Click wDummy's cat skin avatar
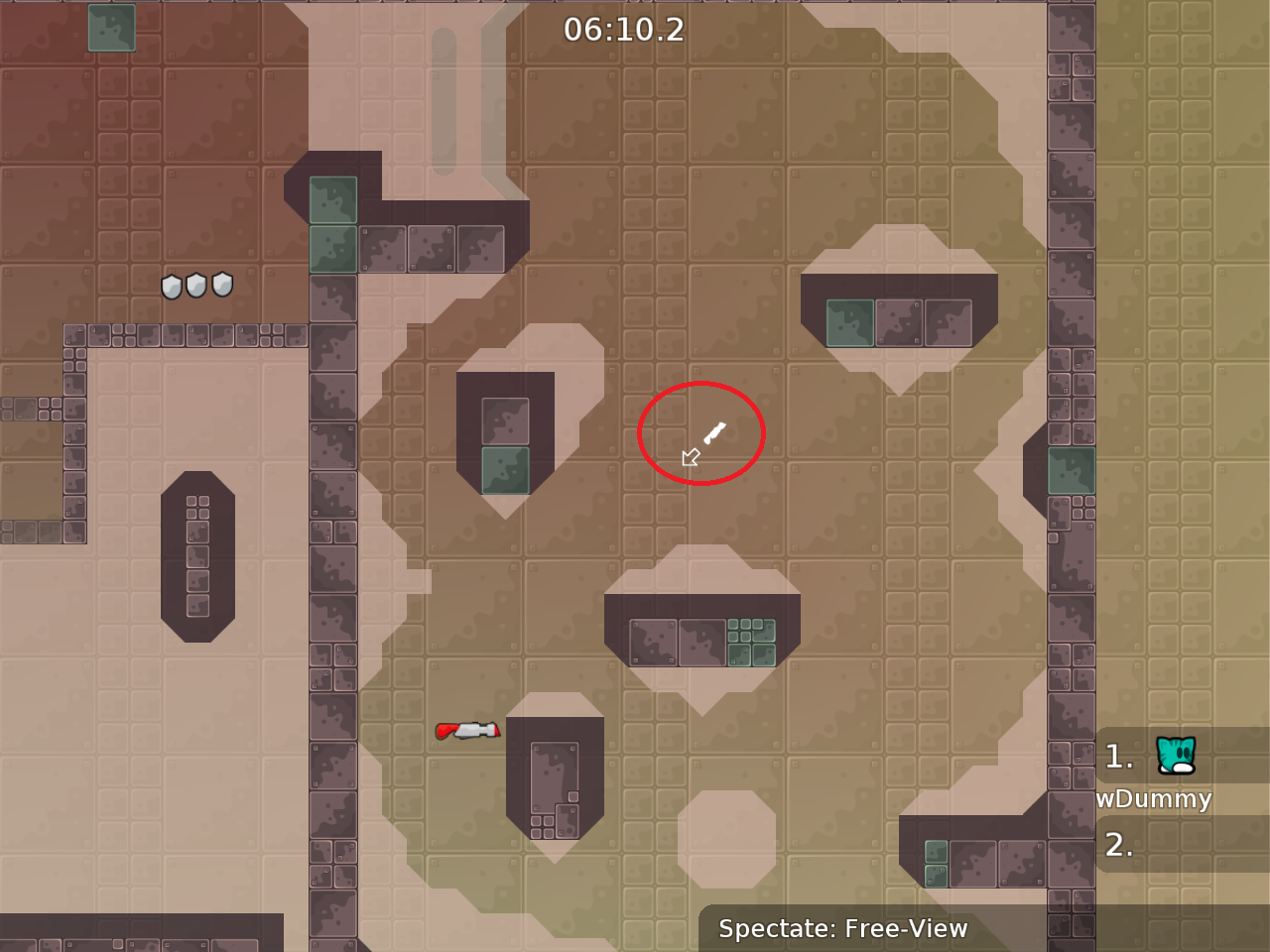 pyautogui.click(x=1174, y=757)
